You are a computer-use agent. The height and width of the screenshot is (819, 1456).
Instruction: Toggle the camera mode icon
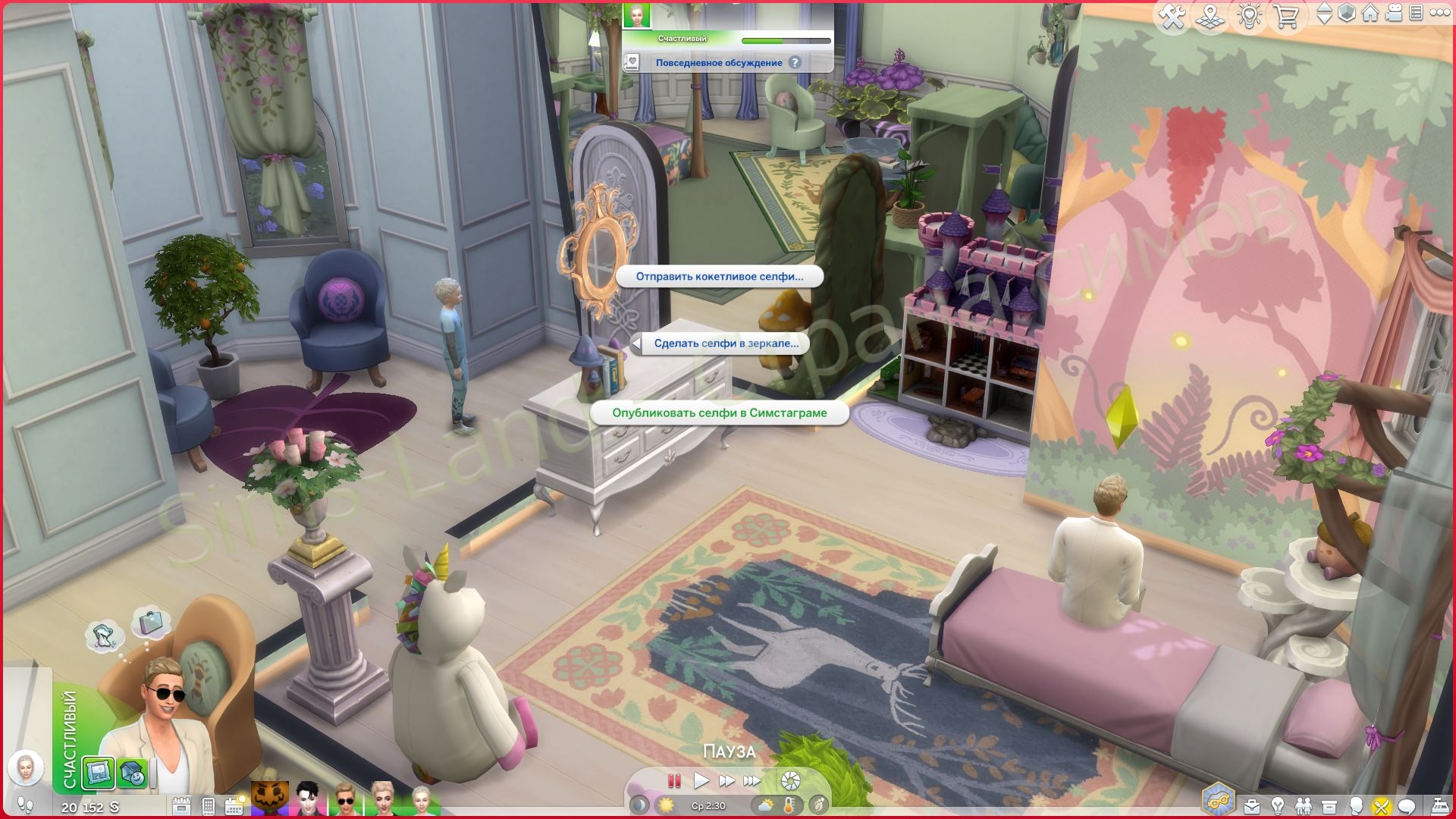pyautogui.click(x=1394, y=14)
